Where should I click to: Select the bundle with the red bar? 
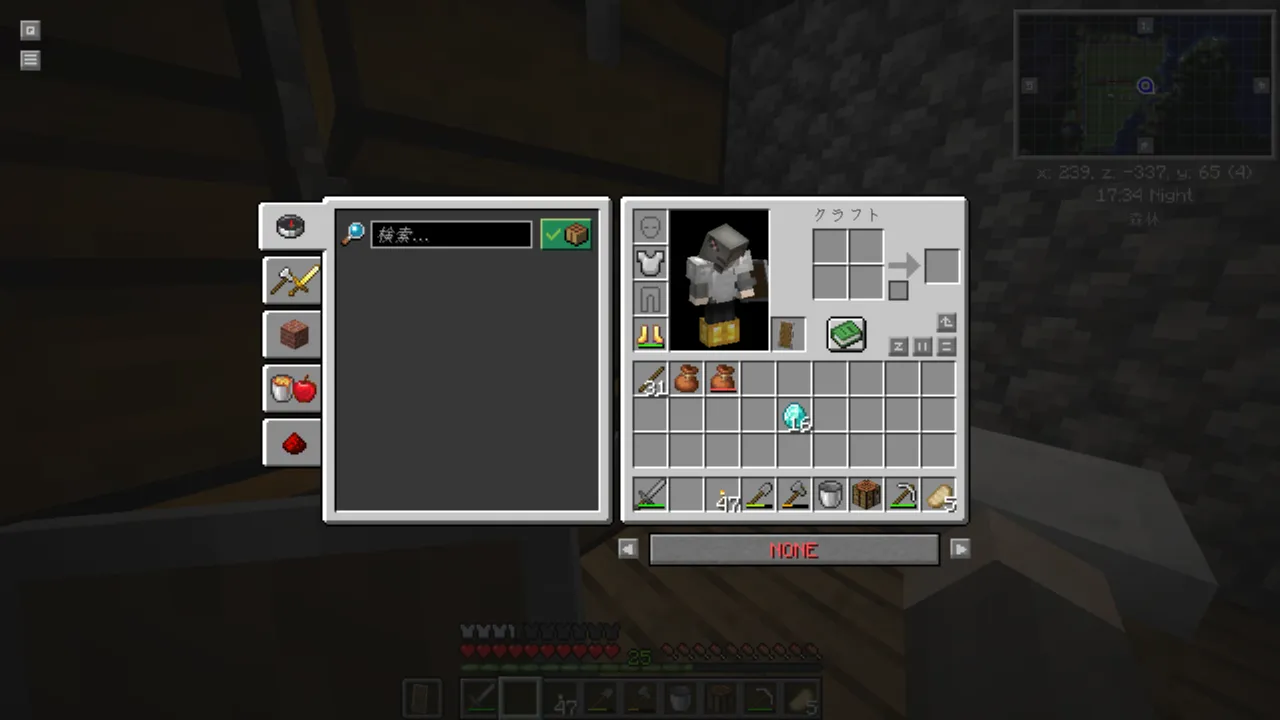[x=722, y=380]
